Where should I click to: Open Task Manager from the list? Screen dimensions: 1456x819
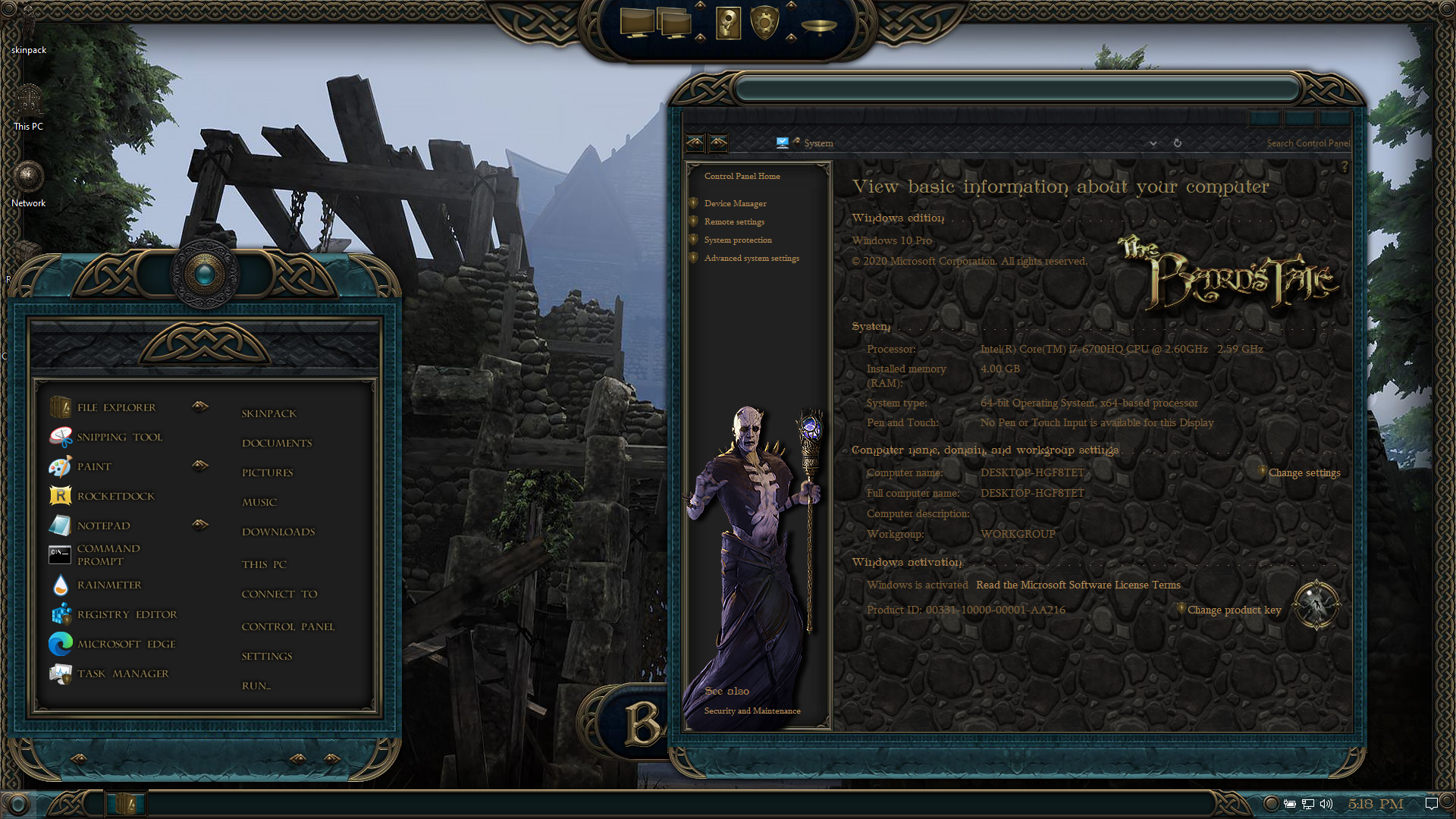point(122,673)
